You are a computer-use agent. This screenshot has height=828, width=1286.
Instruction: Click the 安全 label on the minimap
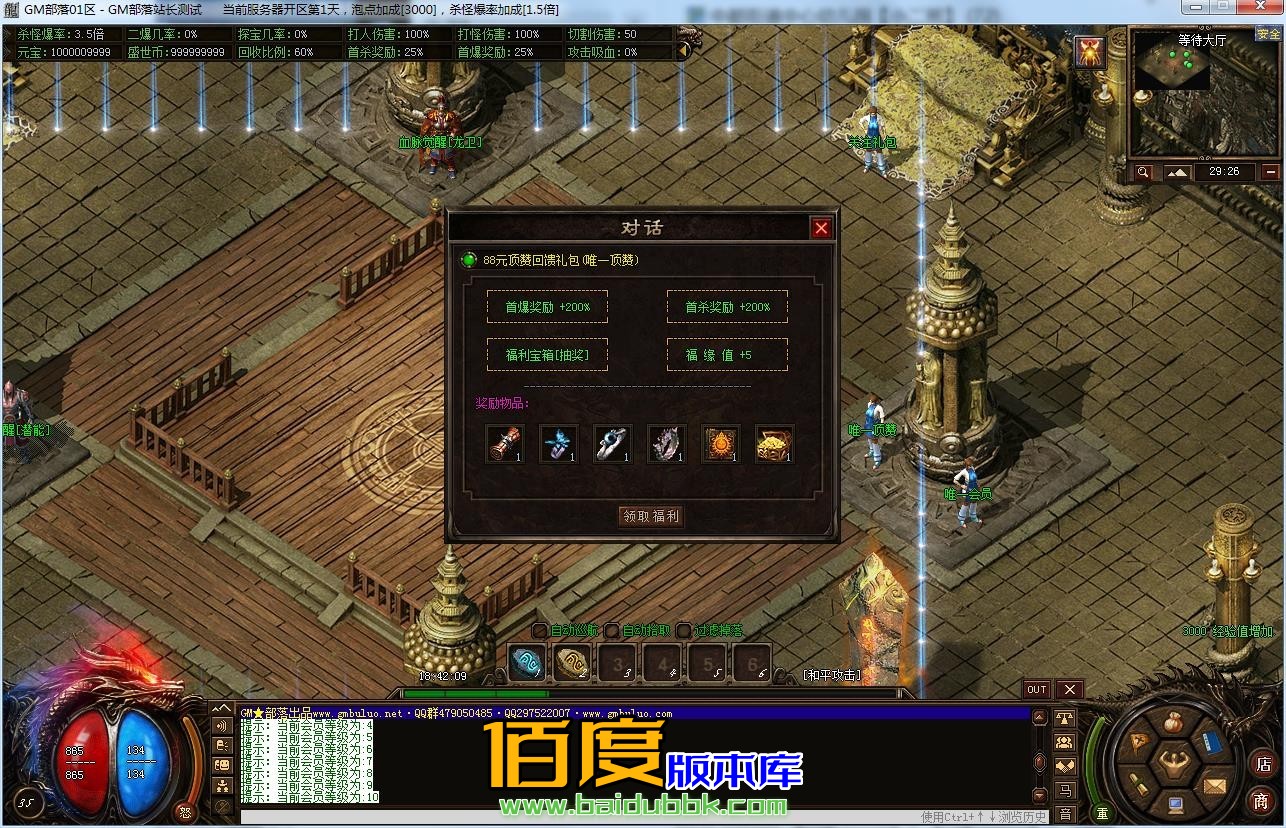(x=1266, y=33)
